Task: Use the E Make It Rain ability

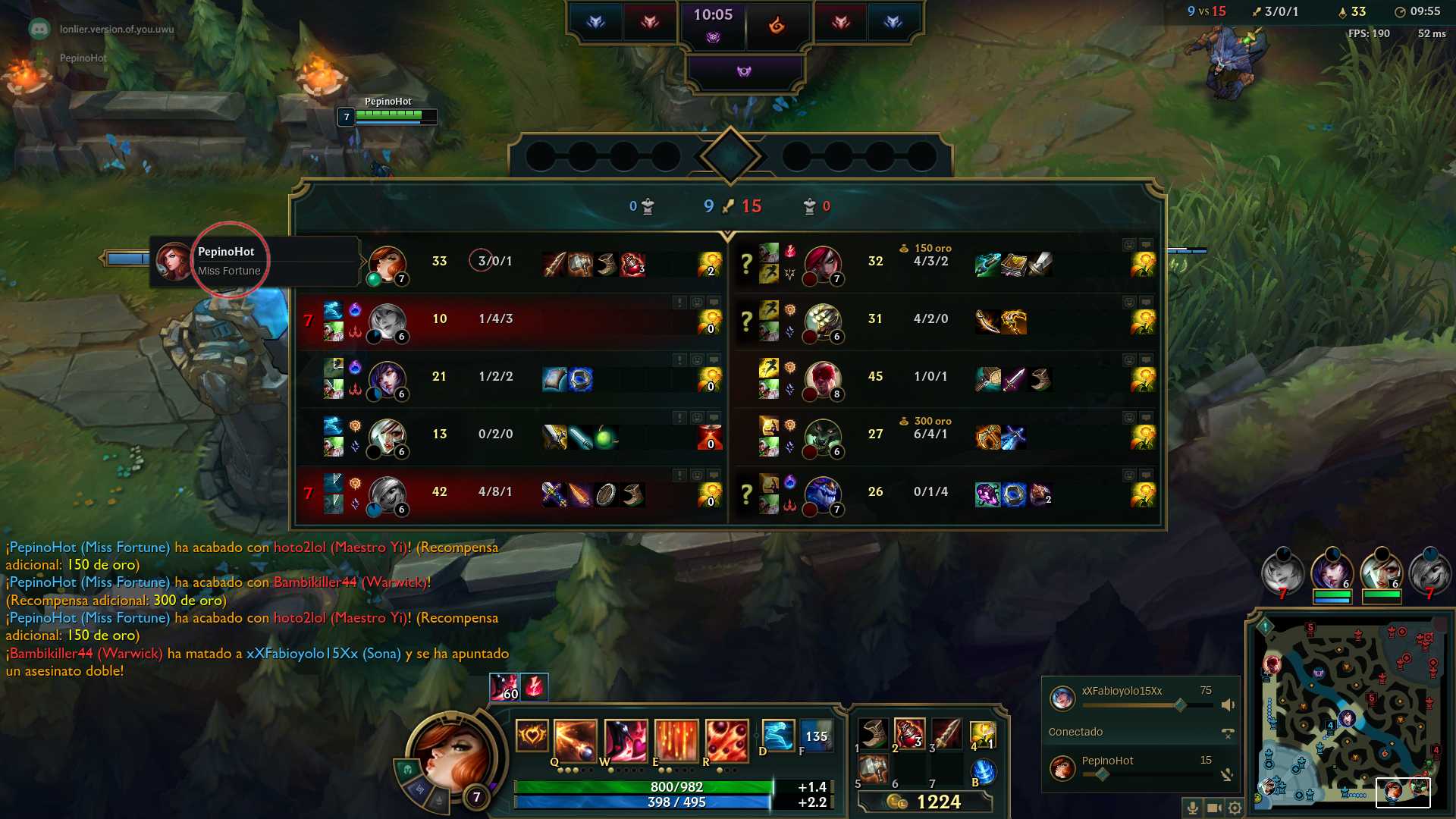Action: (x=676, y=739)
